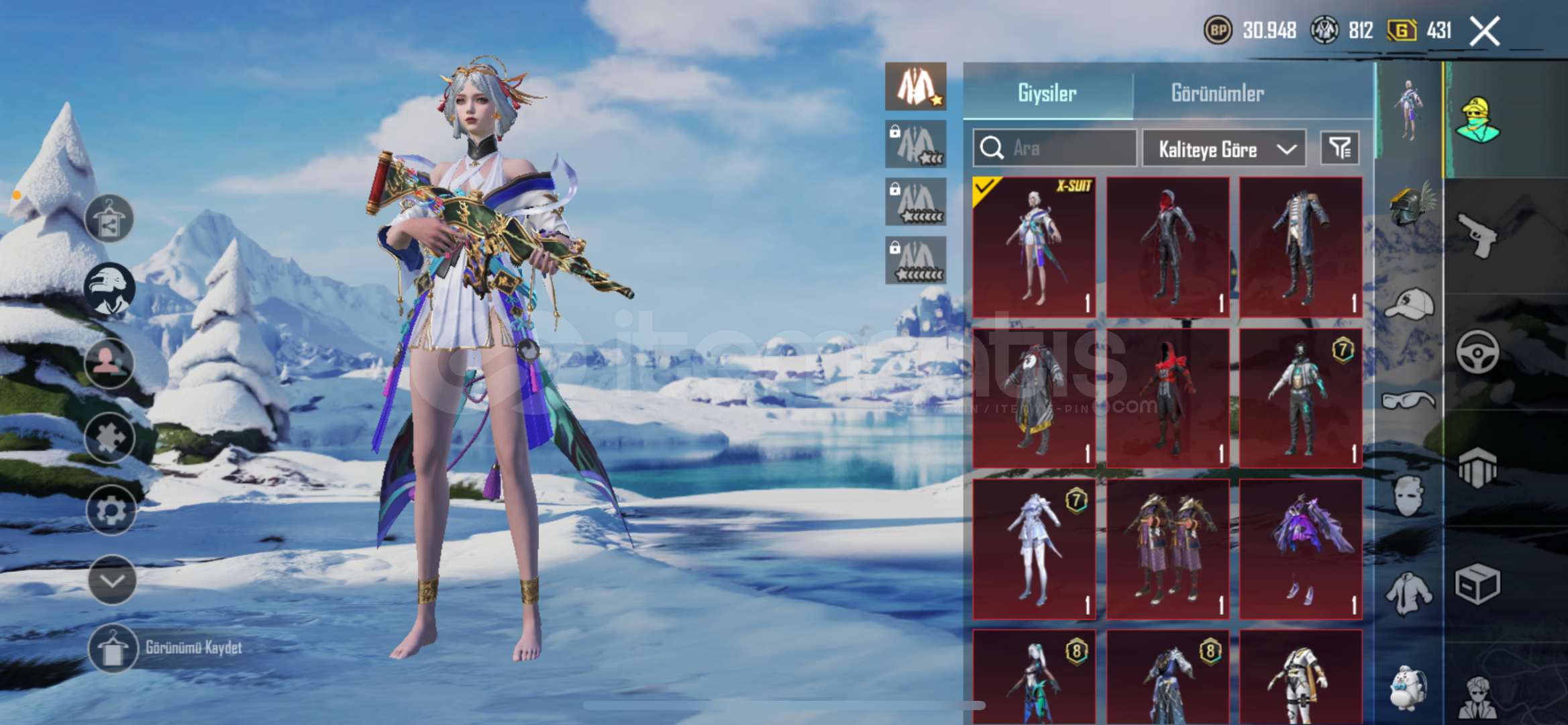Open the gear settings icon
Viewport: 1568px width, 725px height.
(110, 511)
